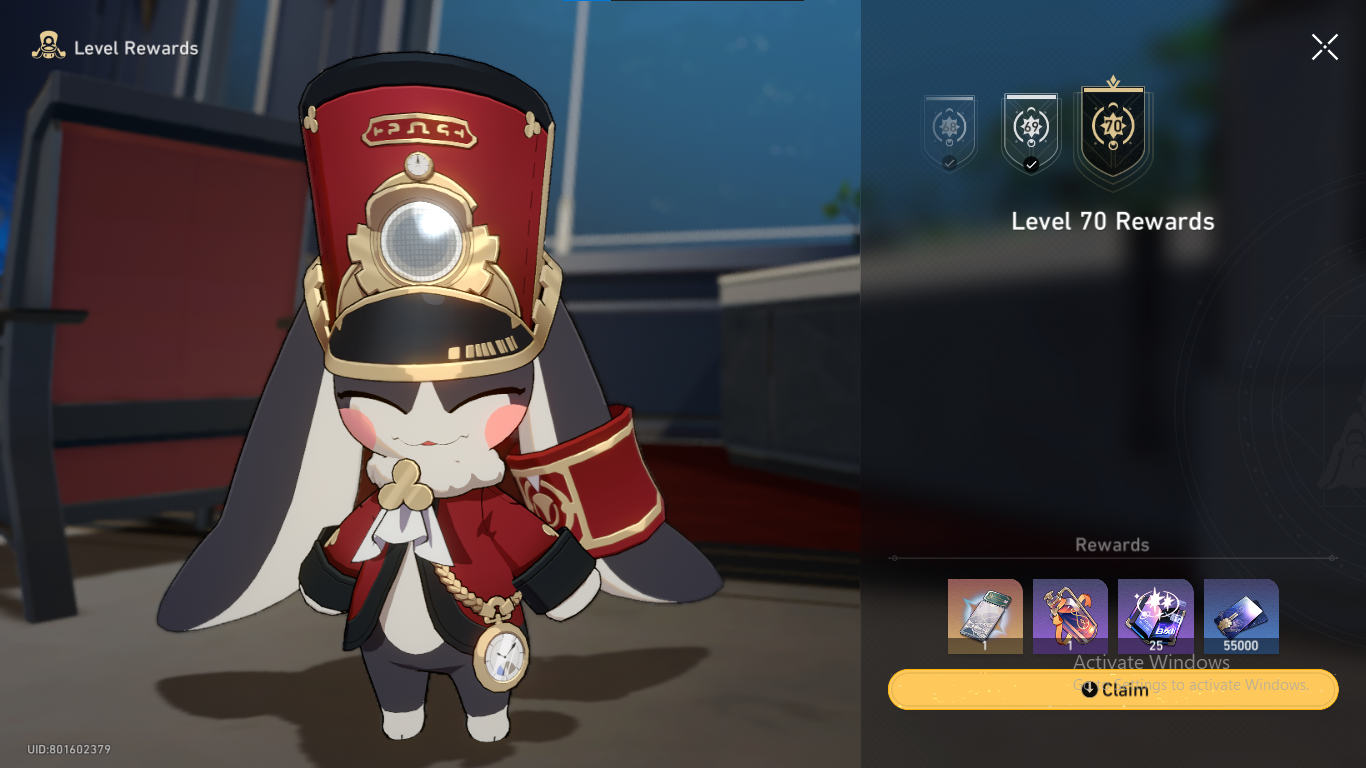Click the checkmark on the Level 69 badge
The width and height of the screenshot is (1366, 768).
click(x=1030, y=164)
